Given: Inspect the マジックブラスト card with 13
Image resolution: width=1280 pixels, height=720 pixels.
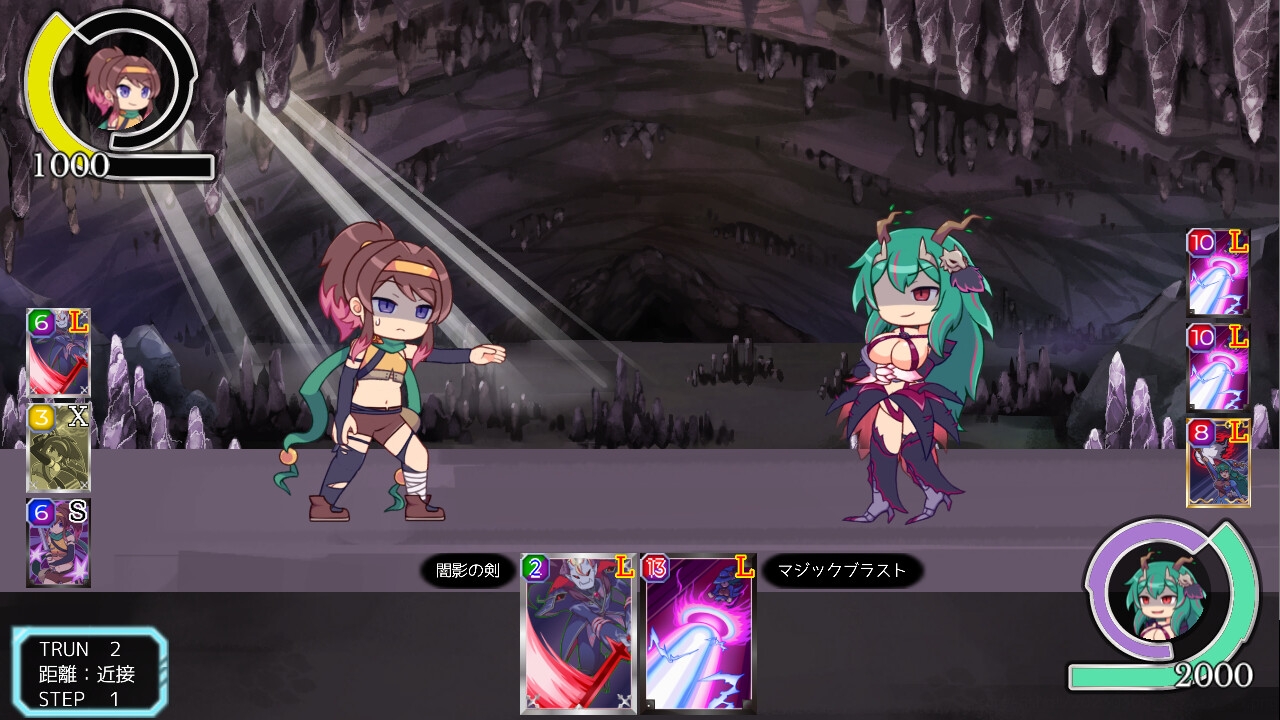Looking at the screenshot, I should (699, 632).
